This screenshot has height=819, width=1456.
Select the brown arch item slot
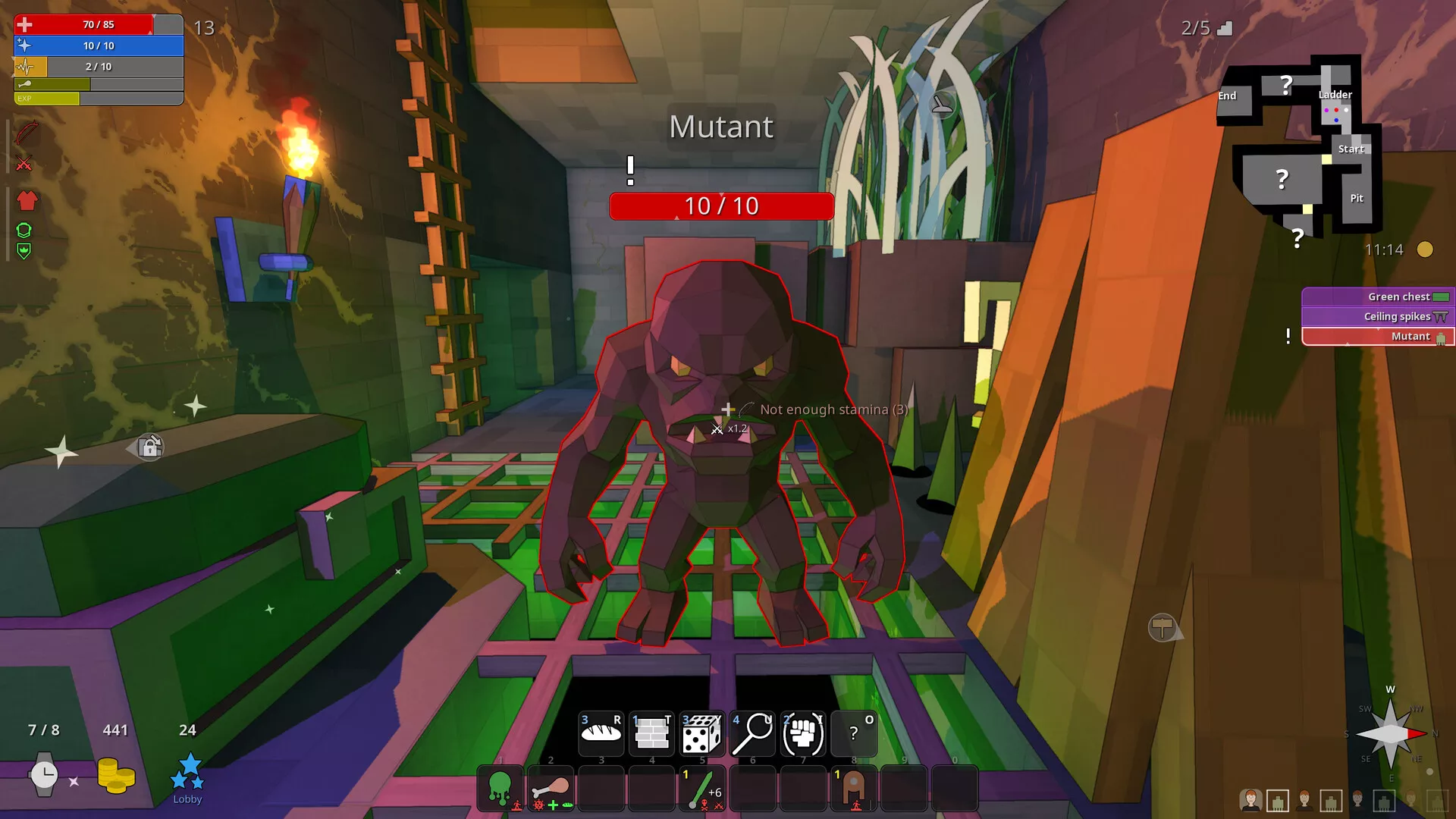[x=854, y=789]
